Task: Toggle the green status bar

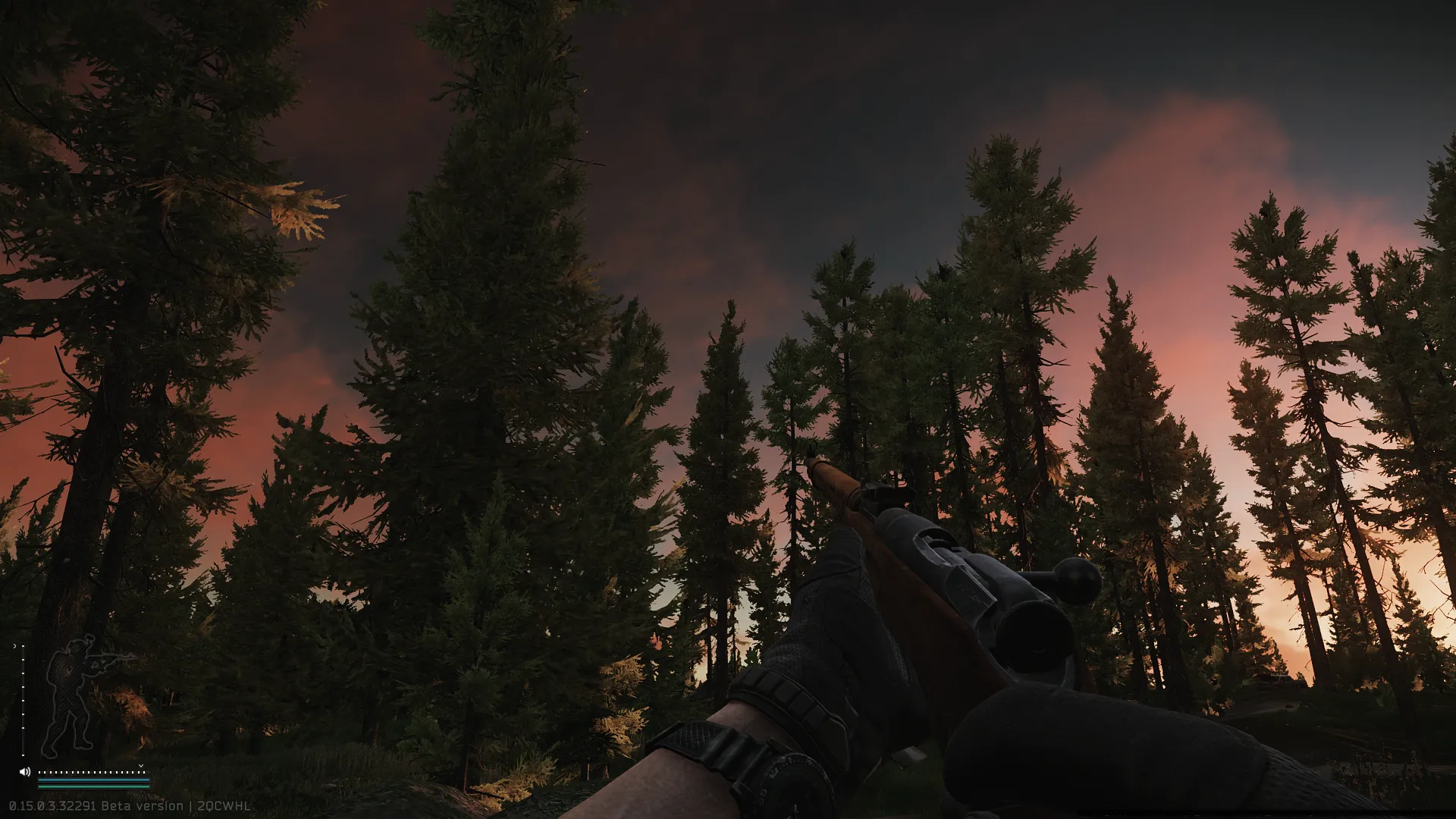Action: pyautogui.click(x=93, y=786)
